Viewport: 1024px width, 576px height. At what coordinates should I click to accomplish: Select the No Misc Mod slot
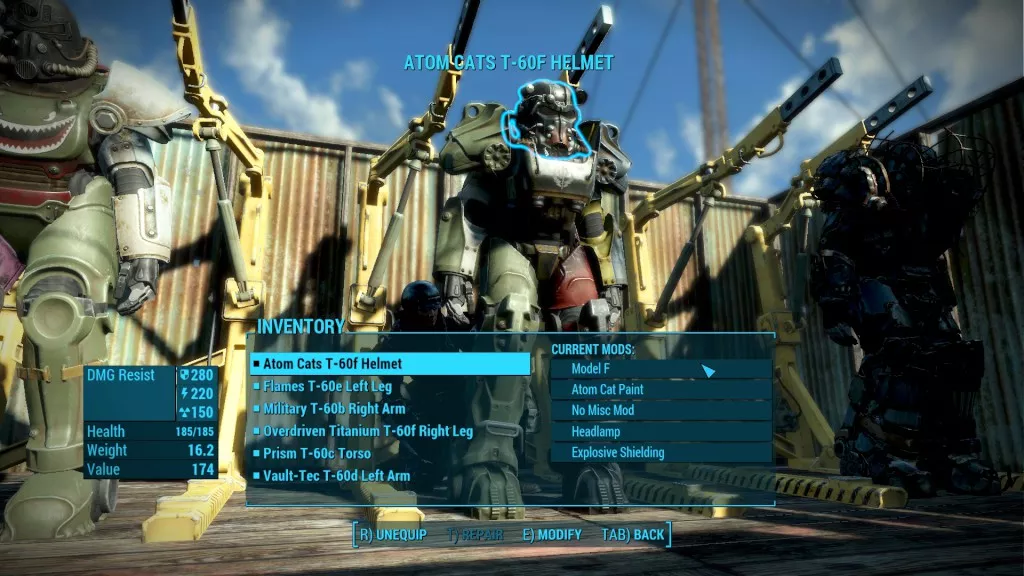[661, 410]
